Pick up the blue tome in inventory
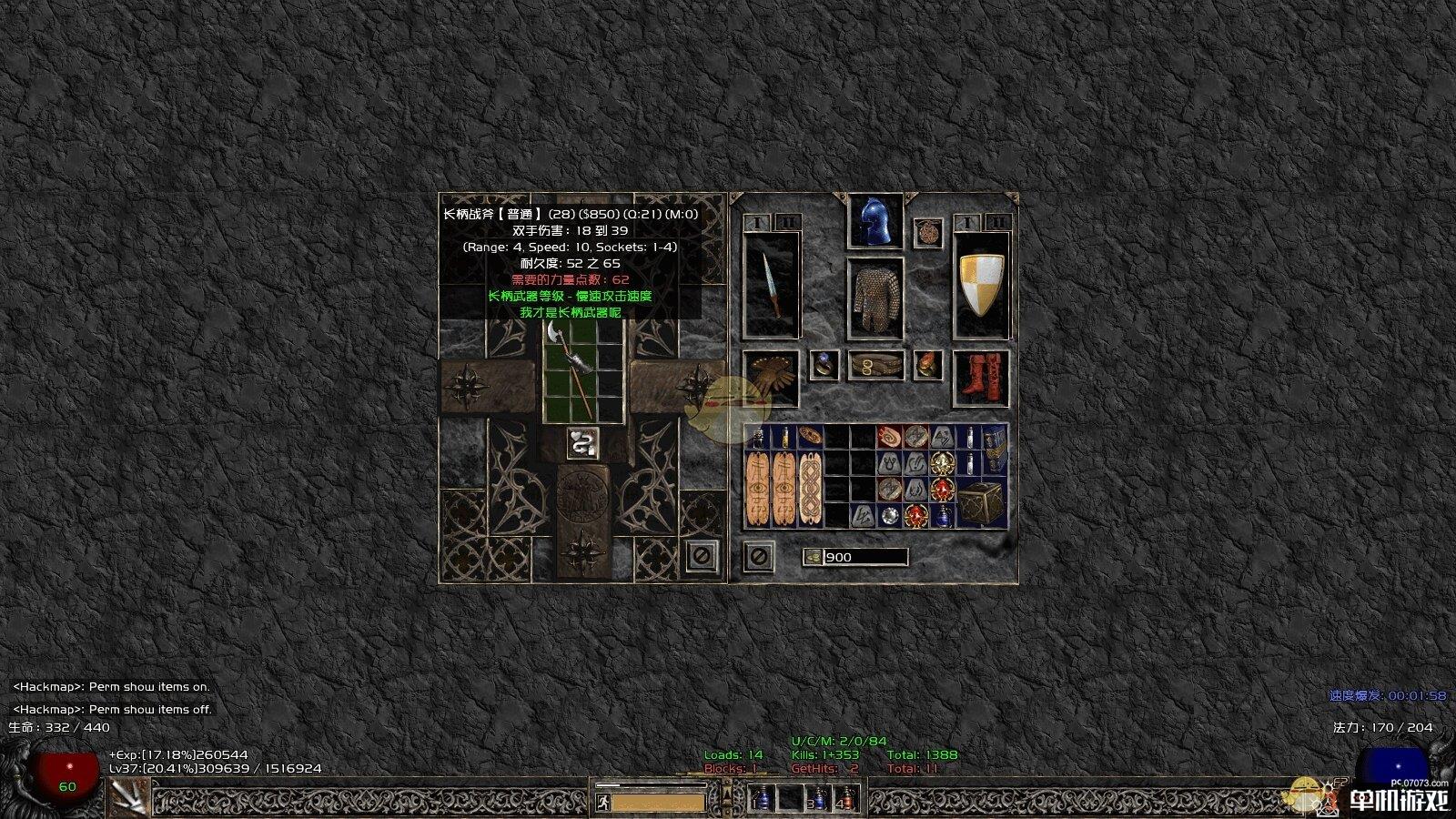Viewport: 1456px width, 819px height. pos(995,450)
